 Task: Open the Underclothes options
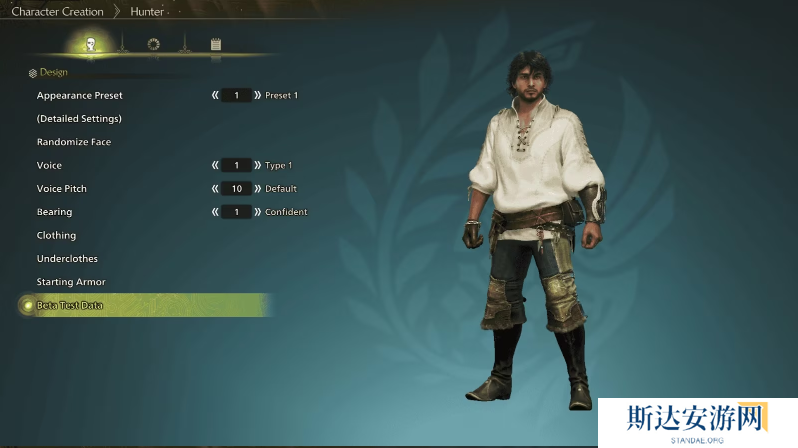67,259
